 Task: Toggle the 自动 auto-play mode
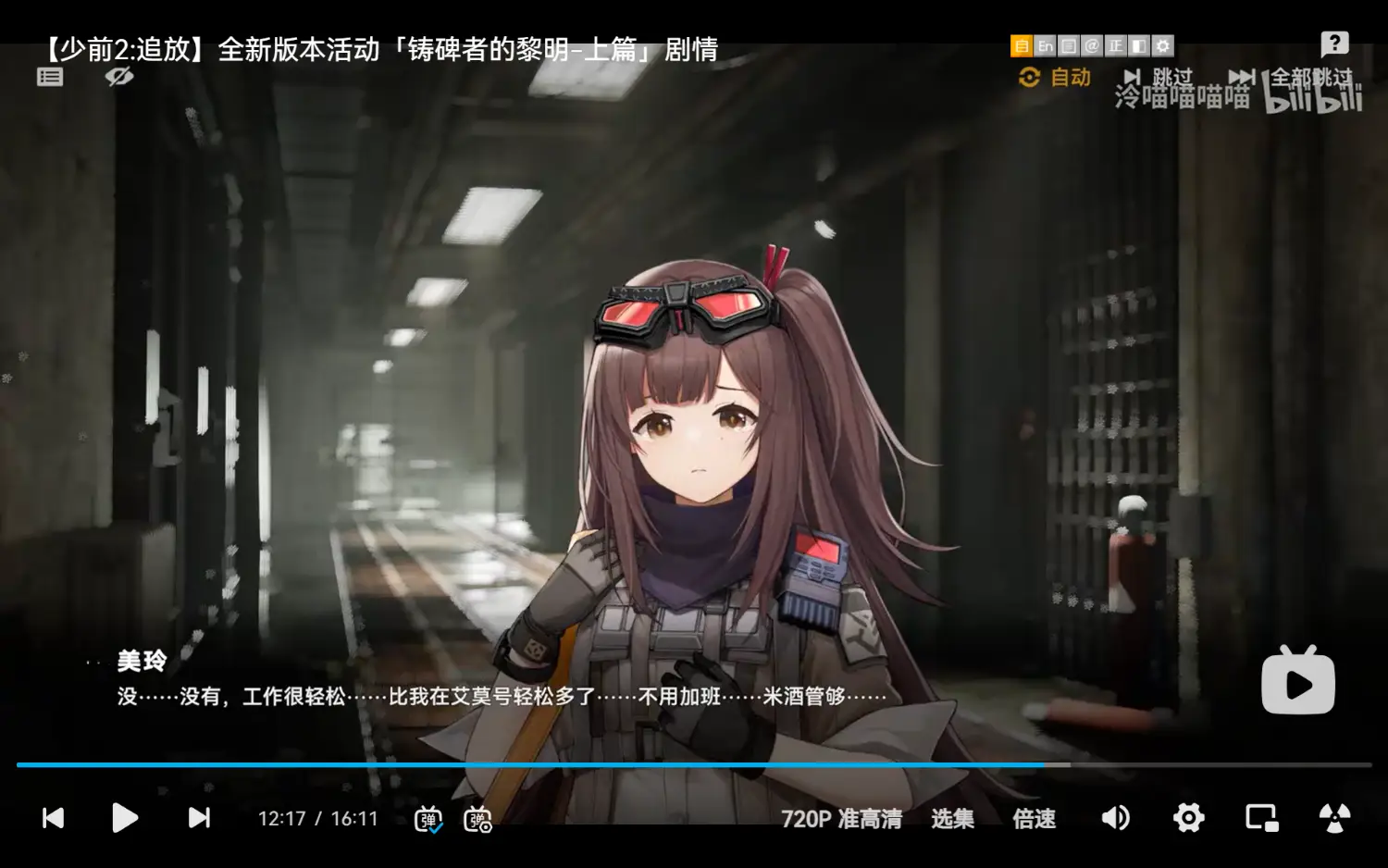point(1055,78)
